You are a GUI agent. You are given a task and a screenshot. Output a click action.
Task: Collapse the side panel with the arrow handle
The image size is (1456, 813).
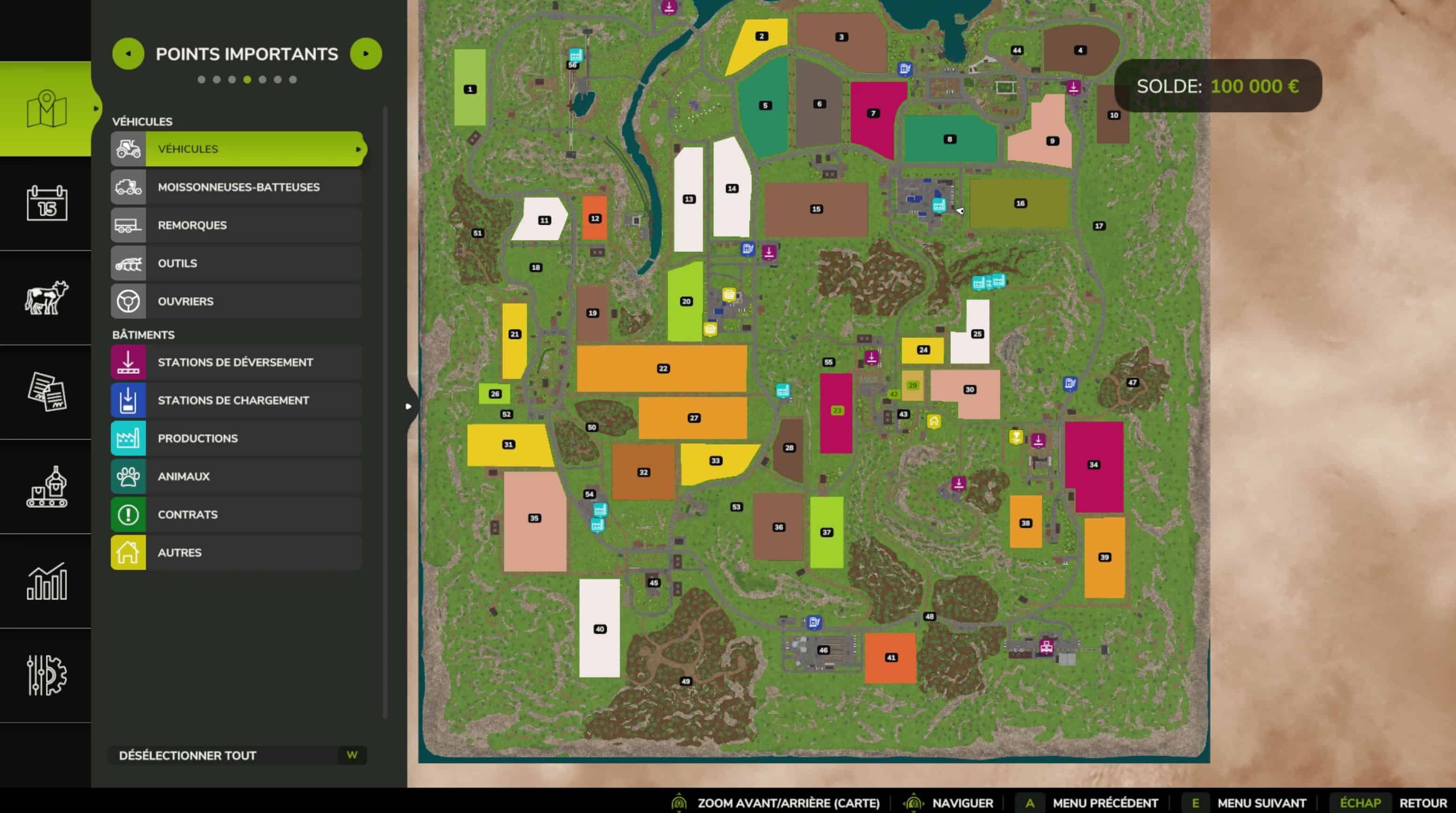click(409, 406)
